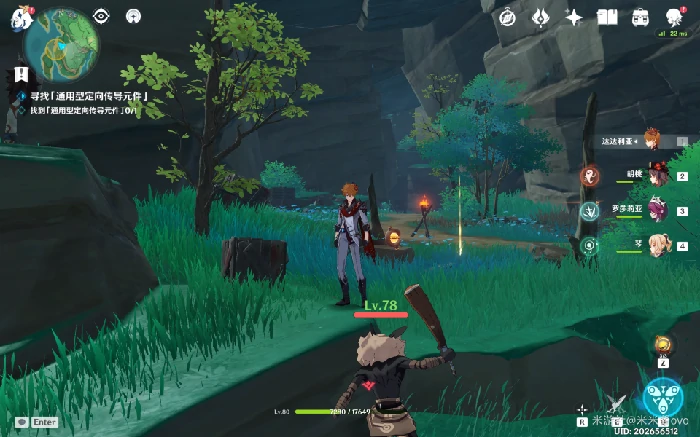700x437 pixels.
Task: Toggle the eye-shaped elemental sight icon
Action: point(101,16)
